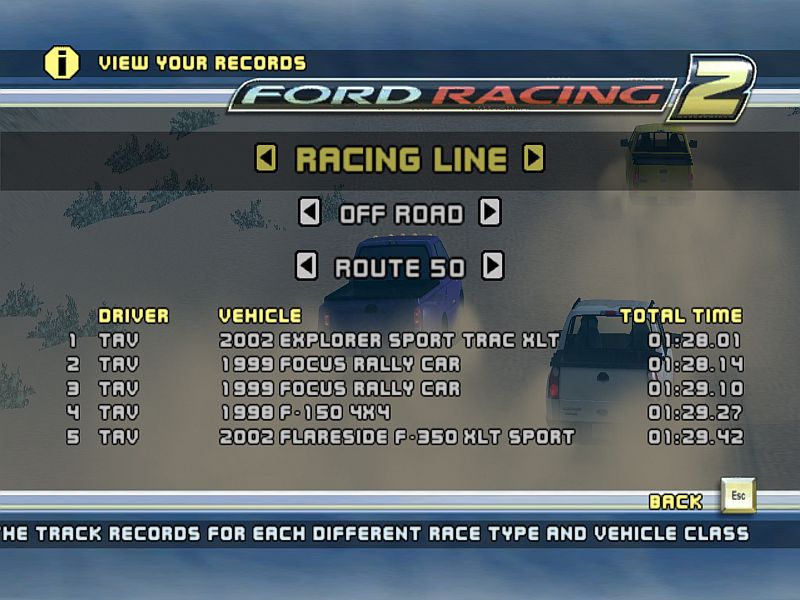800x600 pixels.
Task: Select the first-place Explorer Sport Trac record
Action: click(x=390, y=340)
